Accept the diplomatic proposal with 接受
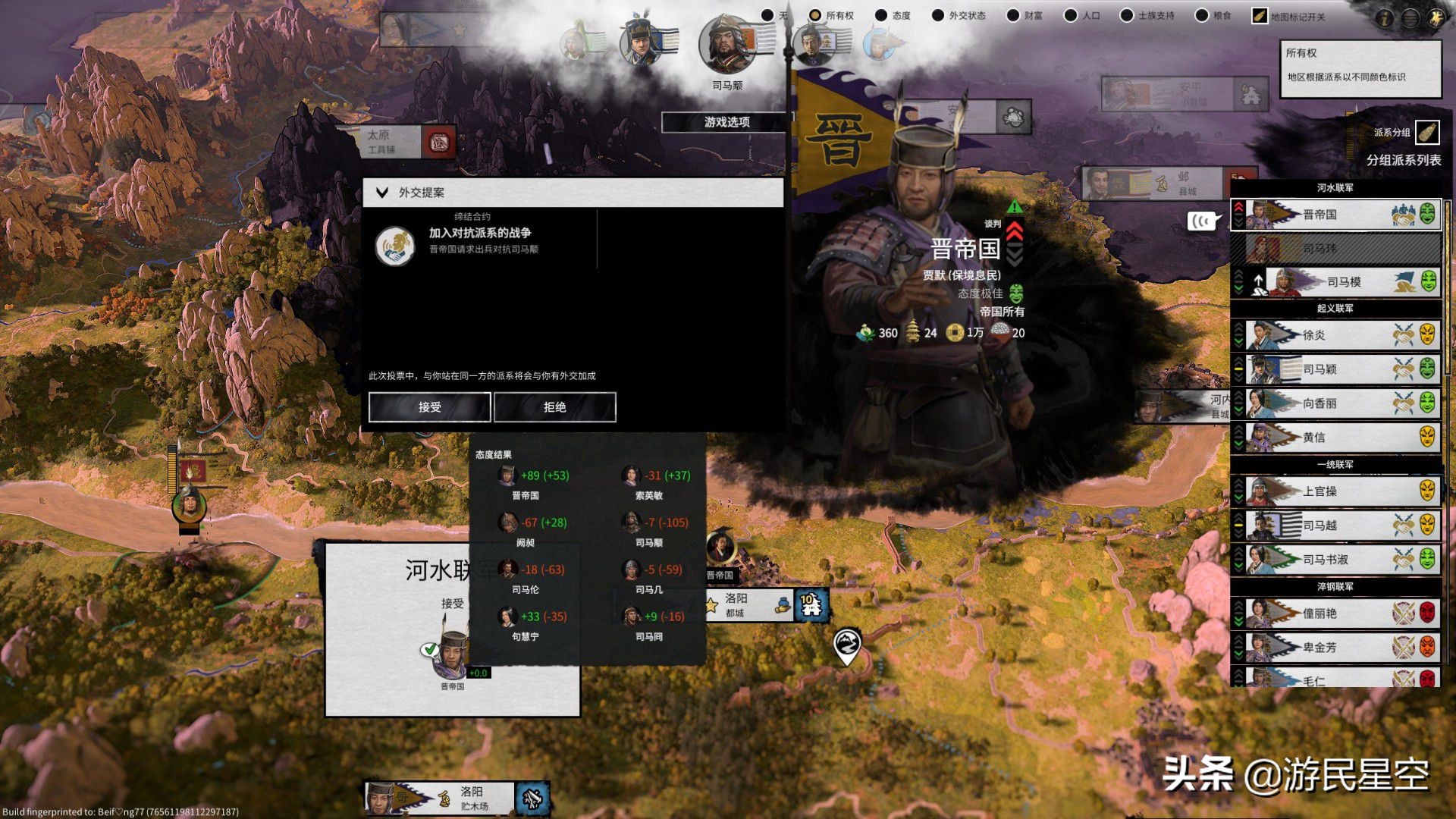The width and height of the screenshot is (1456, 819). click(x=429, y=407)
